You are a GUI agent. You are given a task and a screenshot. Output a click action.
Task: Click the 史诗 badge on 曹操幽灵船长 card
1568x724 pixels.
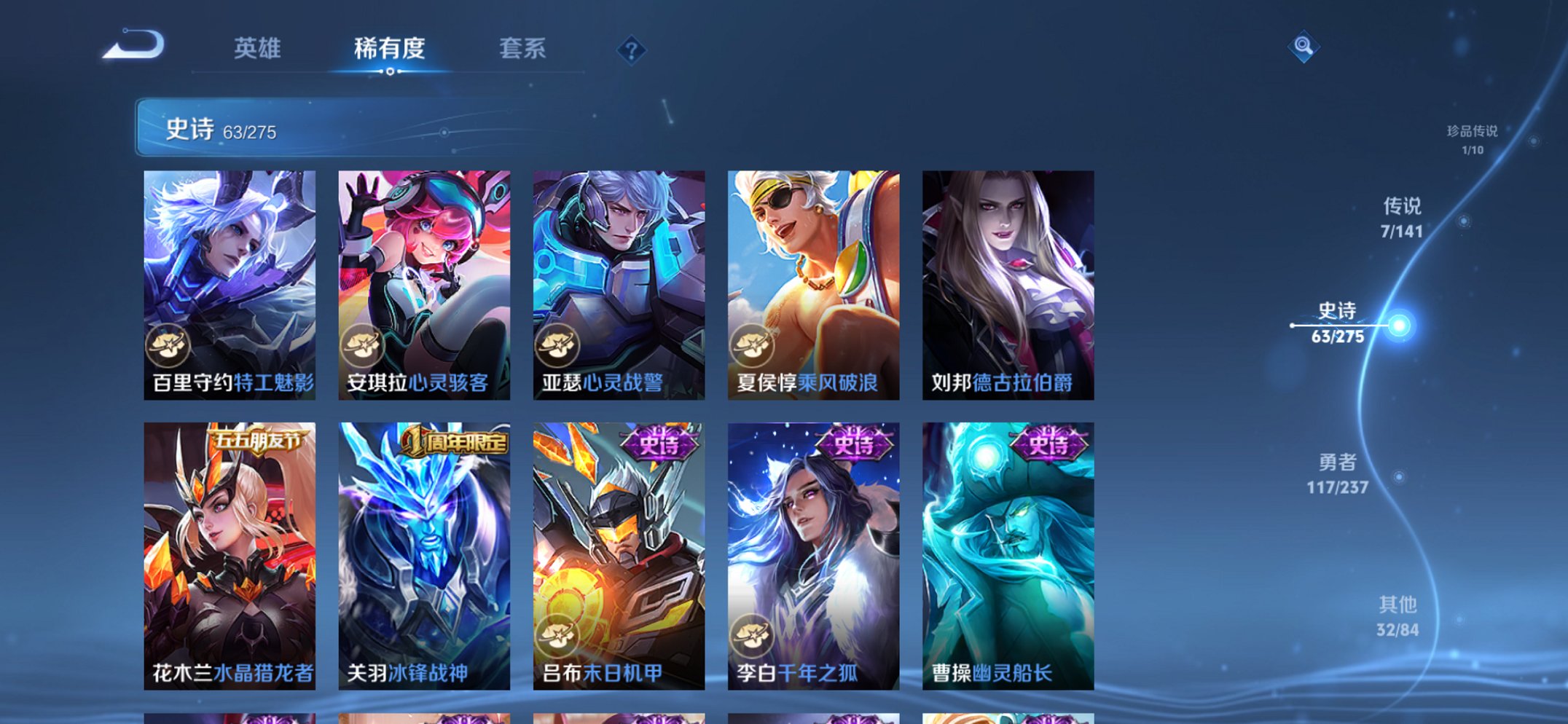1047,443
